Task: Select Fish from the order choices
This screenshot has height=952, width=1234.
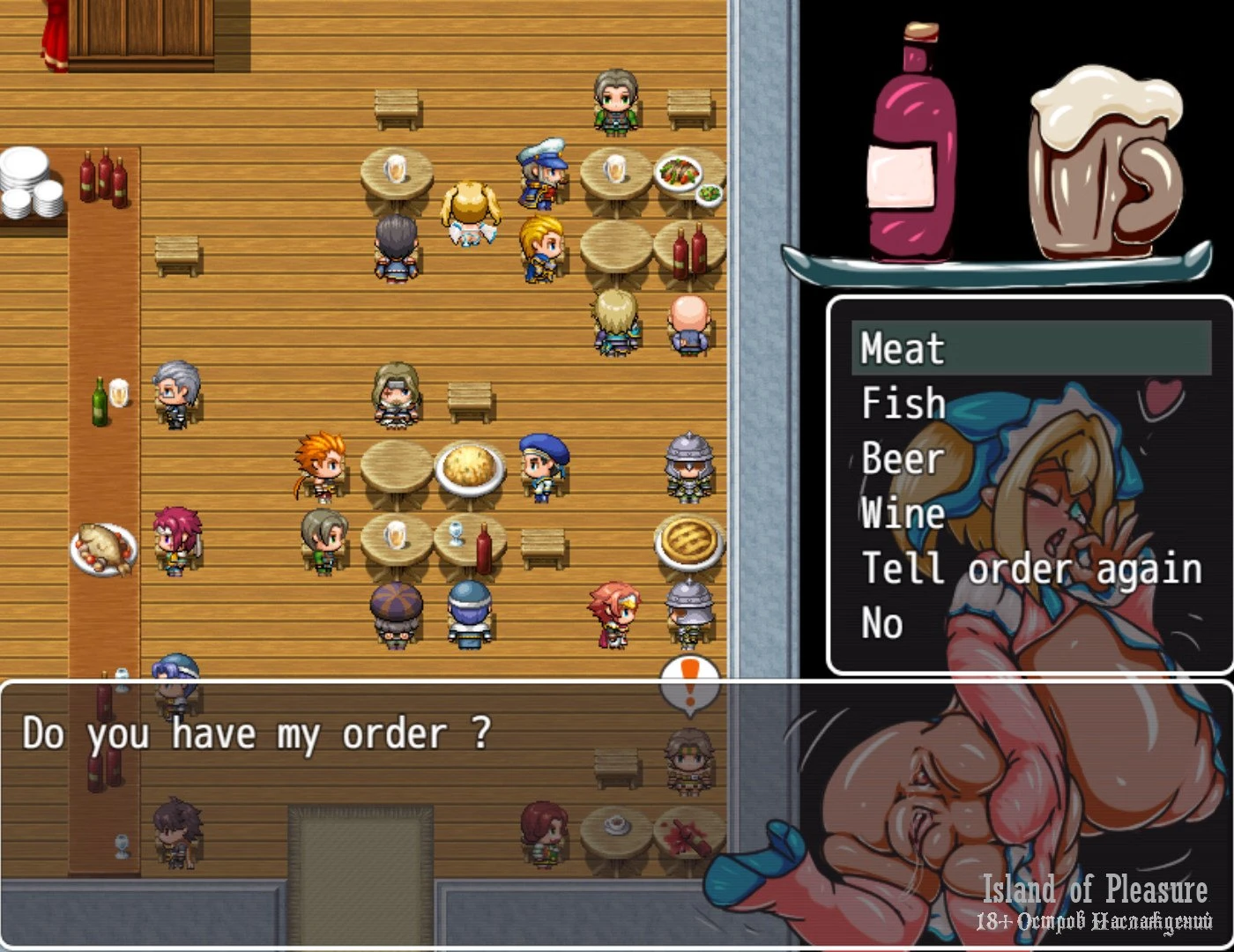Action: (903, 404)
